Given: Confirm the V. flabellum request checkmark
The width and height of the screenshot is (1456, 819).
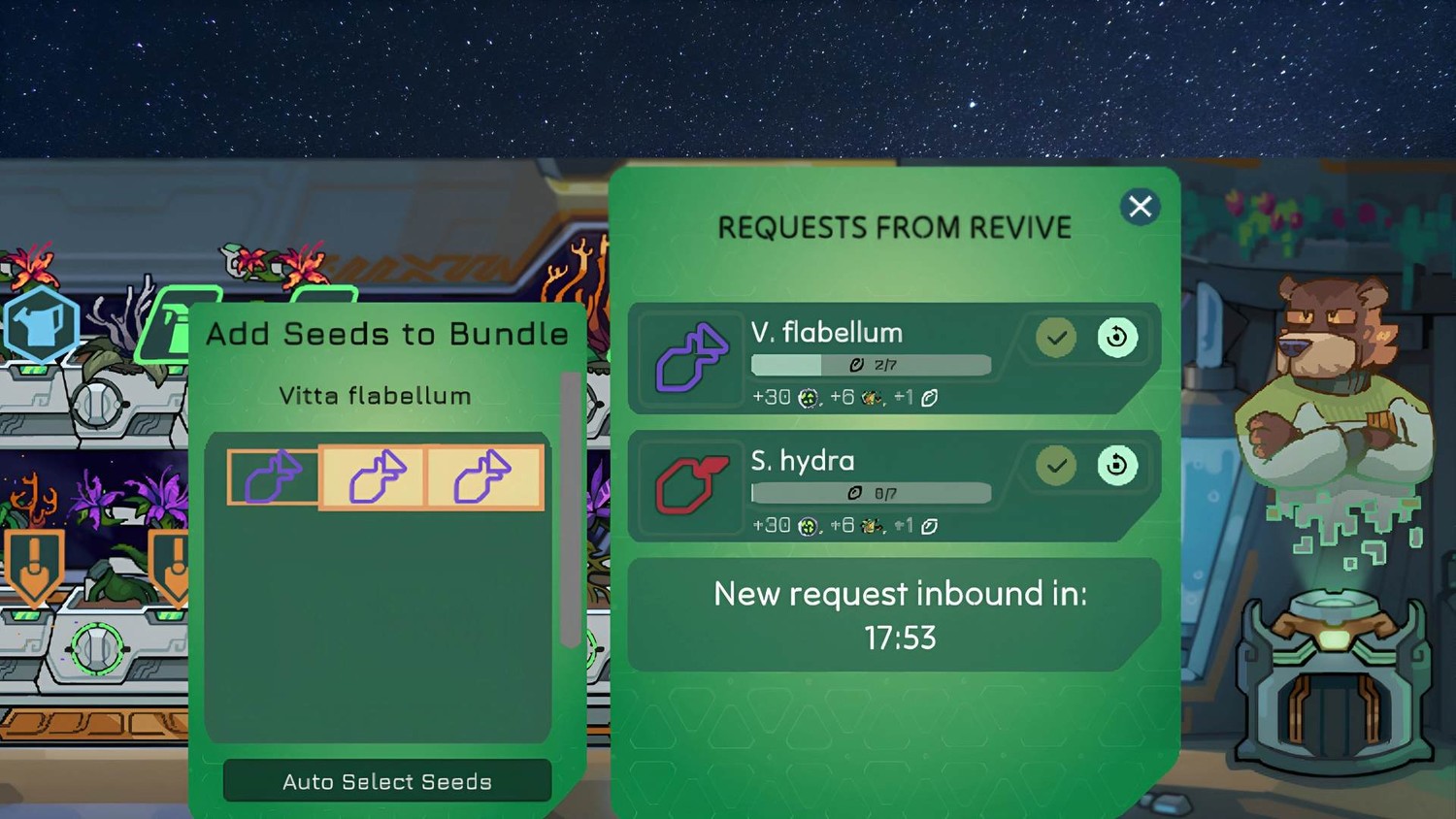Looking at the screenshot, I should [1056, 338].
